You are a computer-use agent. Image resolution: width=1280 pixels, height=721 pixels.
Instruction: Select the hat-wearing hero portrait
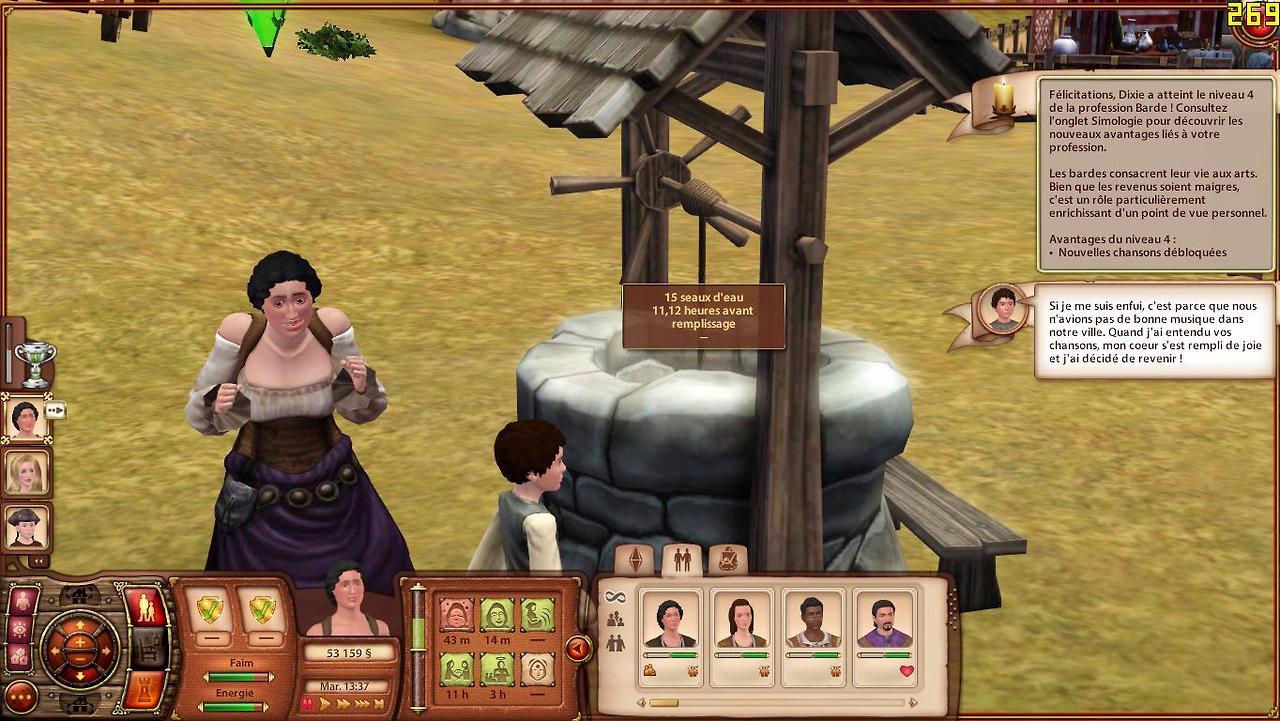pyautogui.click(x=26, y=527)
